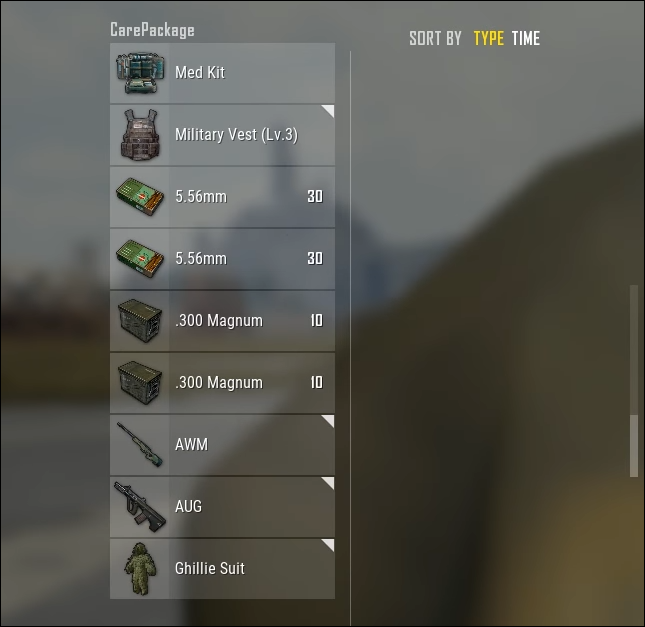Loot the AUG rifle
Viewport: 645px width, 627px height.
(222, 507)
